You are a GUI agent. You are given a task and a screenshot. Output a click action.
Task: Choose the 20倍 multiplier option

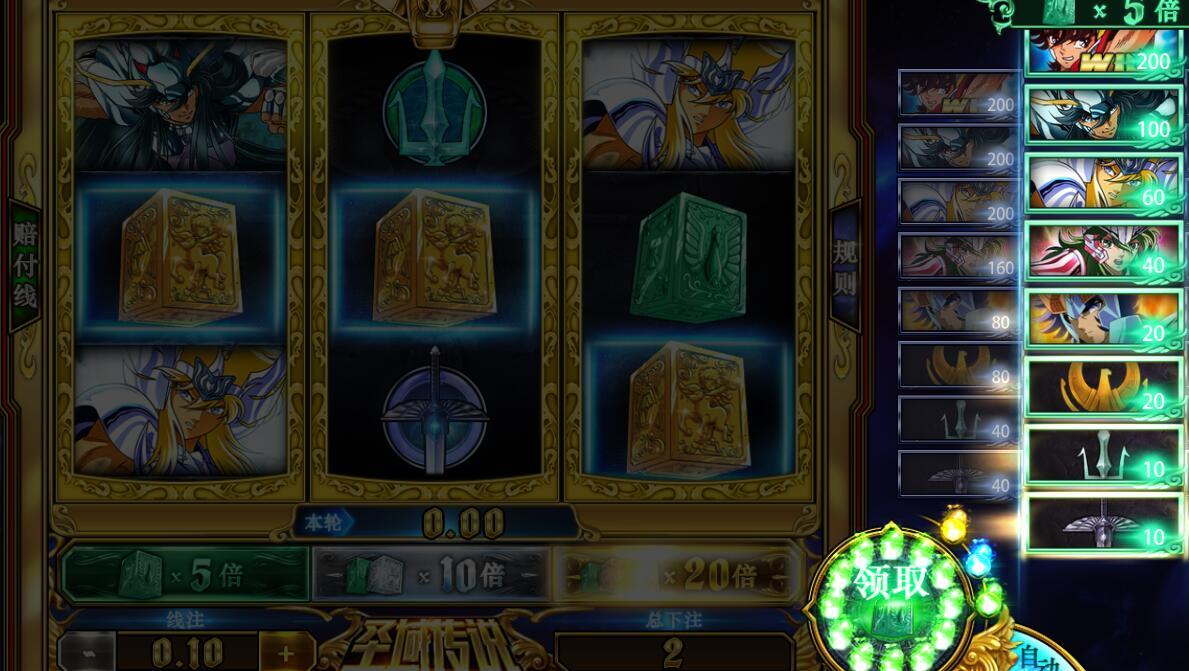[676, 574]
